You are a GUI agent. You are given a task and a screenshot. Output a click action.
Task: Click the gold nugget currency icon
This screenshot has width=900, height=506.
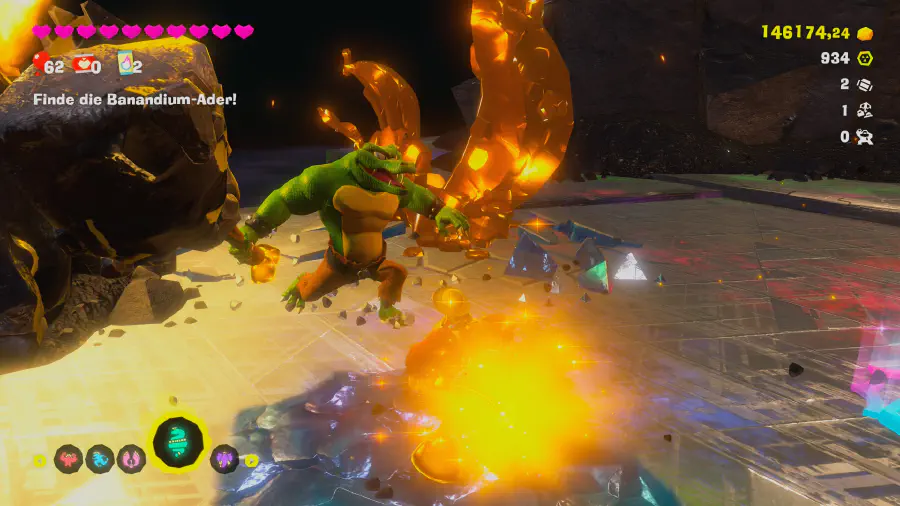pos(865,33)
